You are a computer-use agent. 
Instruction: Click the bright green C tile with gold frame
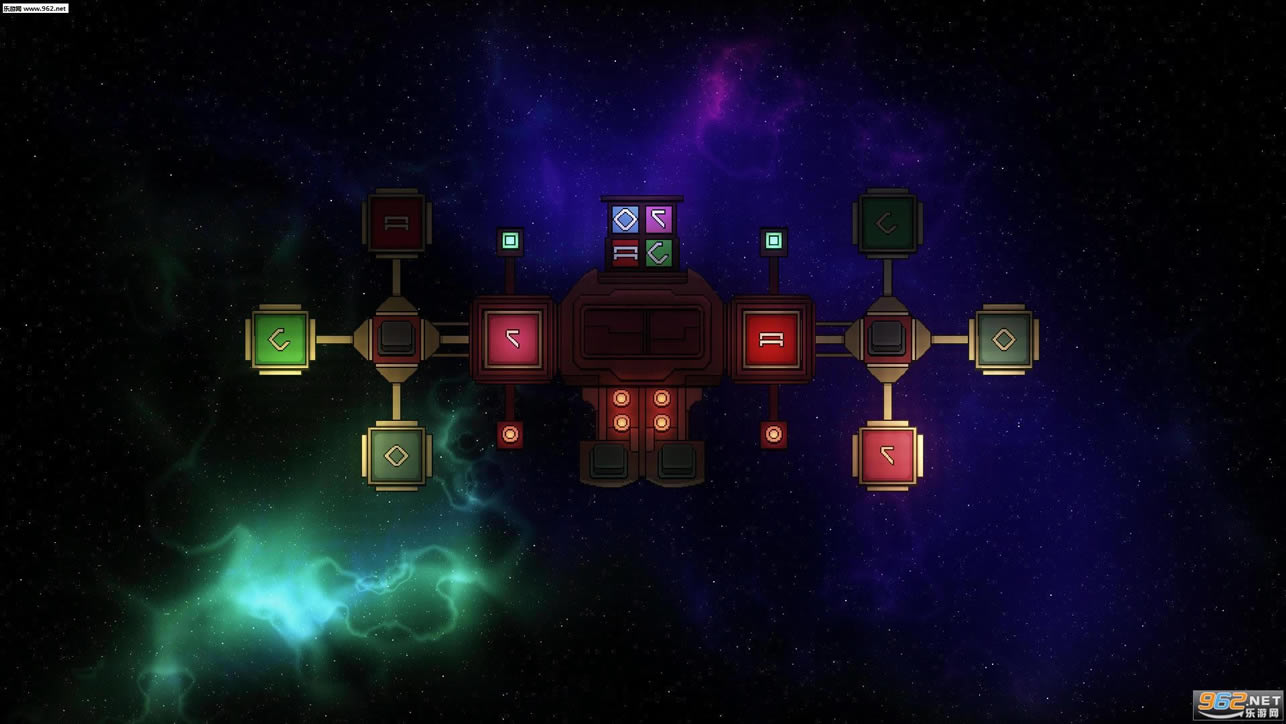point(279,339)
